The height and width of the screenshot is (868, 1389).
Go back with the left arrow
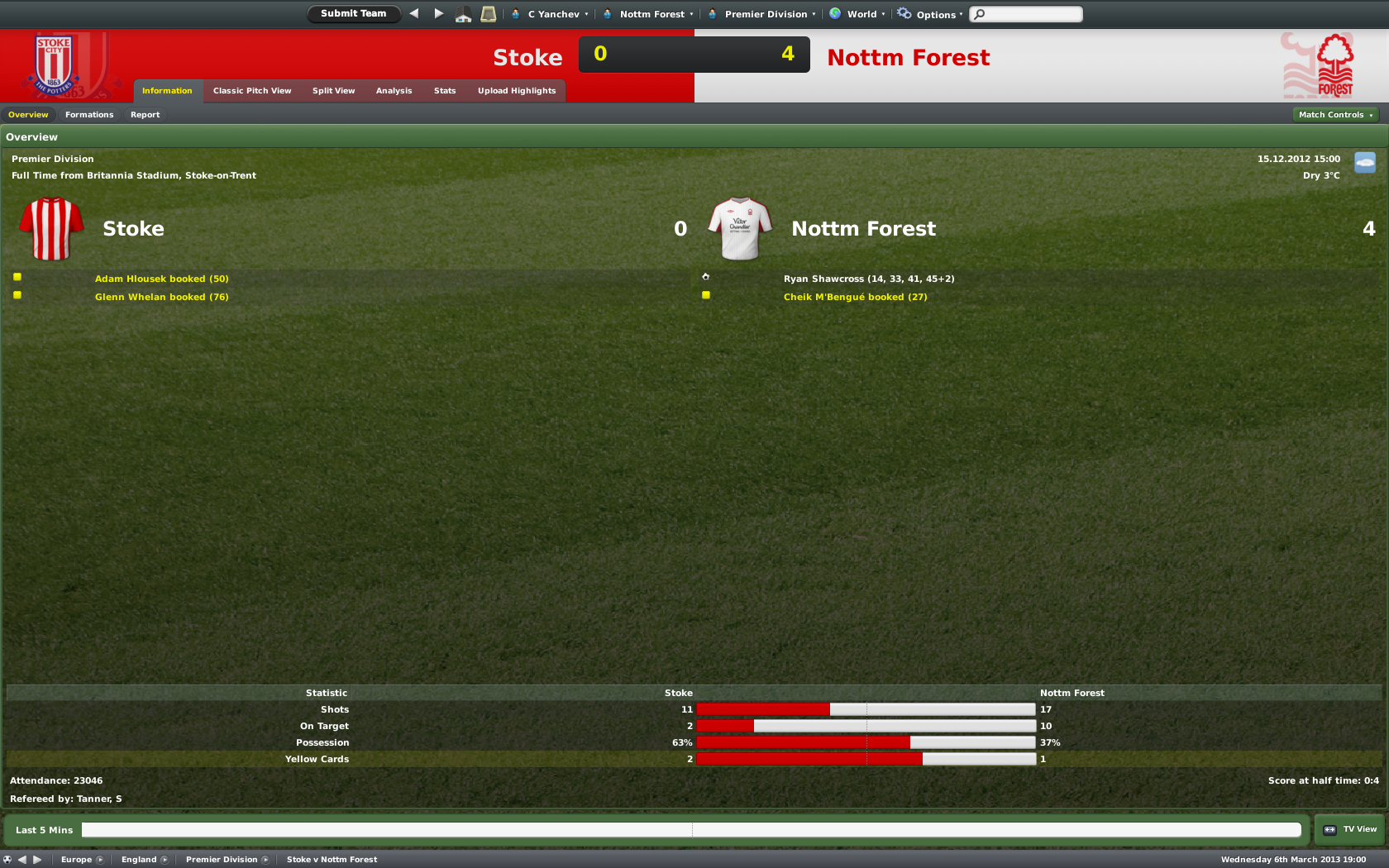point(414,13)
